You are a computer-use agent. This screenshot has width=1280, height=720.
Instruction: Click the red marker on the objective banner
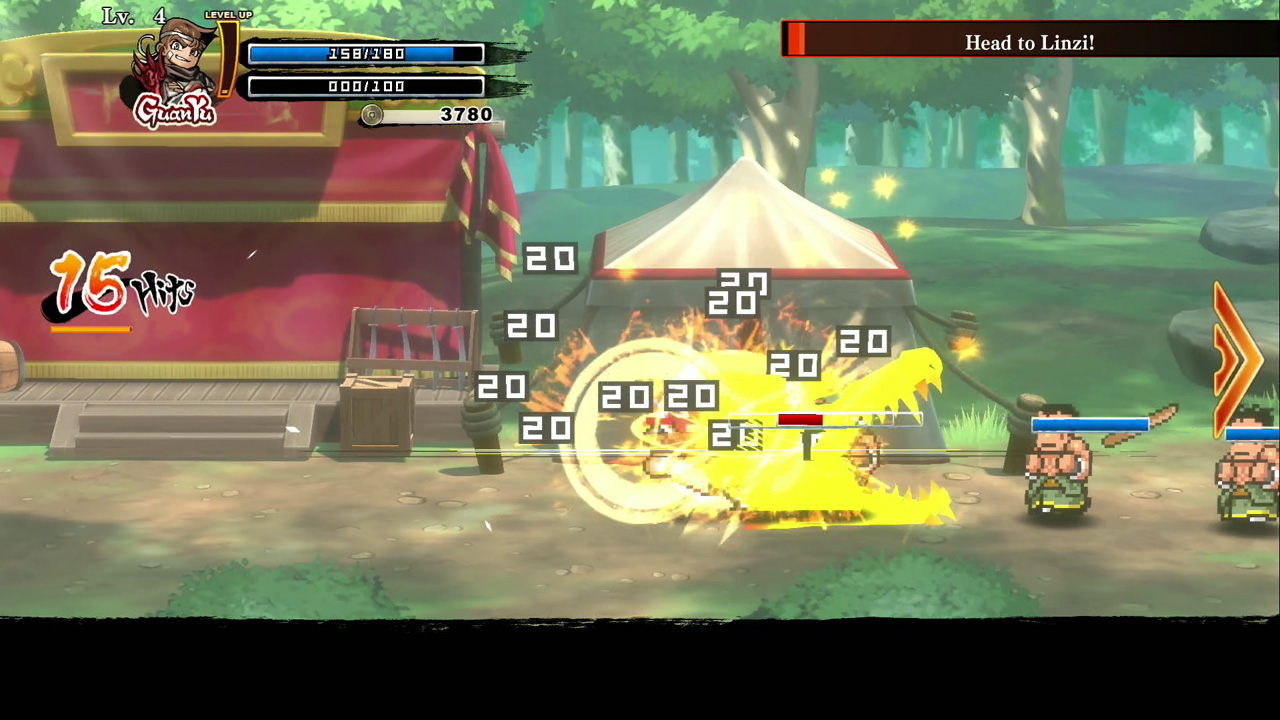click(797, 42)
